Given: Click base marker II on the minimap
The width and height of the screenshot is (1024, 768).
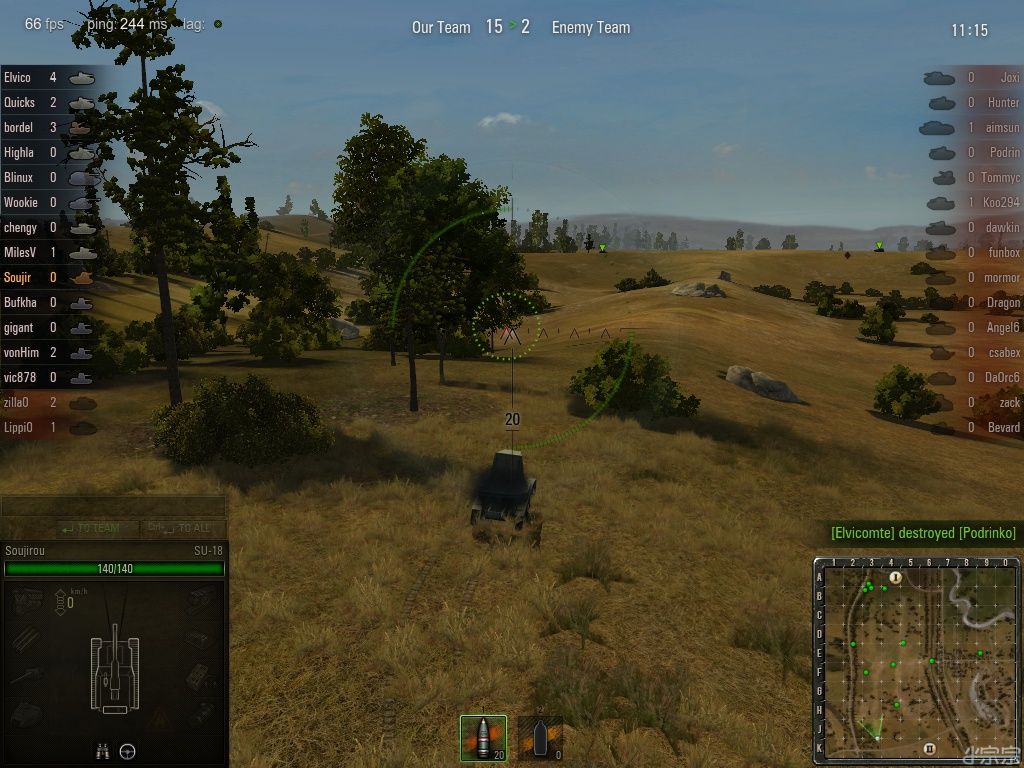Looking at the screenshot, I should click(x=929, y=748).
